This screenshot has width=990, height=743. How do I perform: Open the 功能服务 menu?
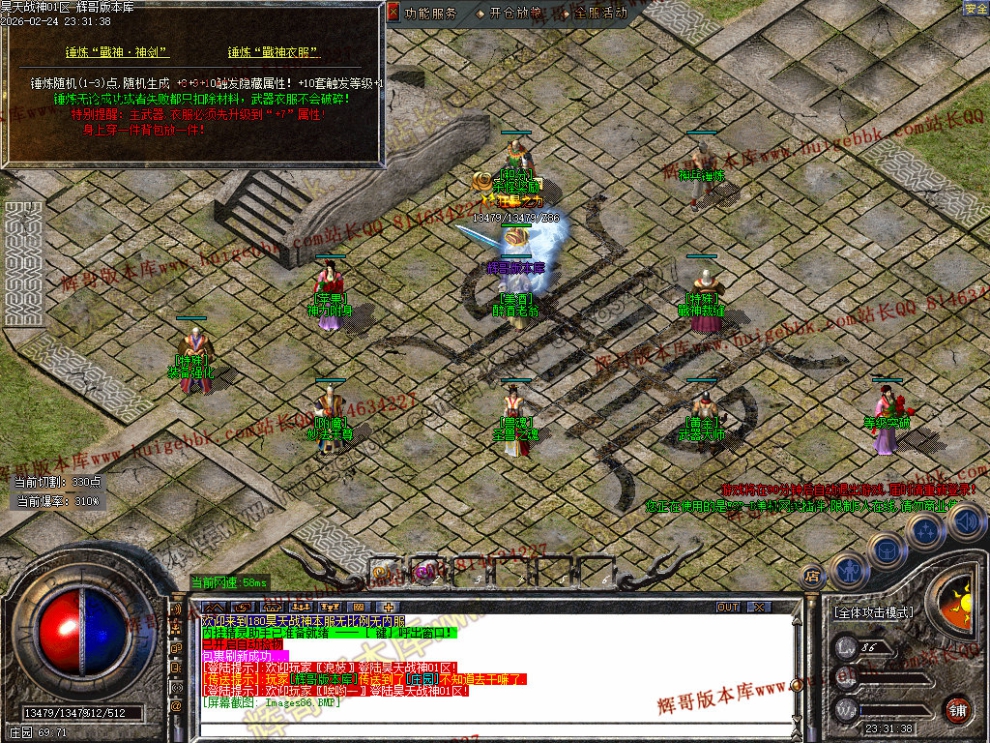pos(430,13)
